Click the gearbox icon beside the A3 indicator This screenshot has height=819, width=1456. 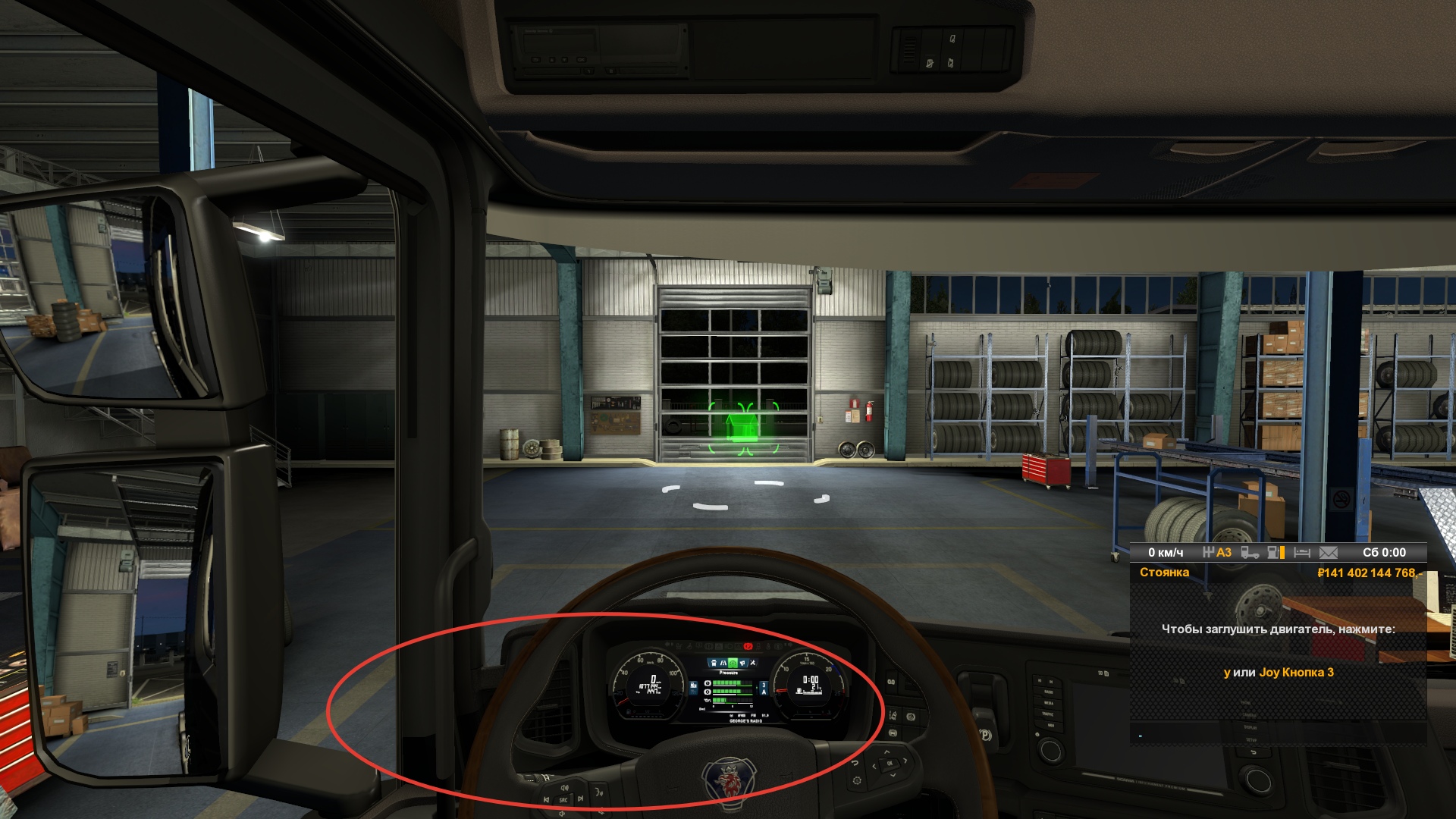pyautogui.click(x=1208, y=553)
